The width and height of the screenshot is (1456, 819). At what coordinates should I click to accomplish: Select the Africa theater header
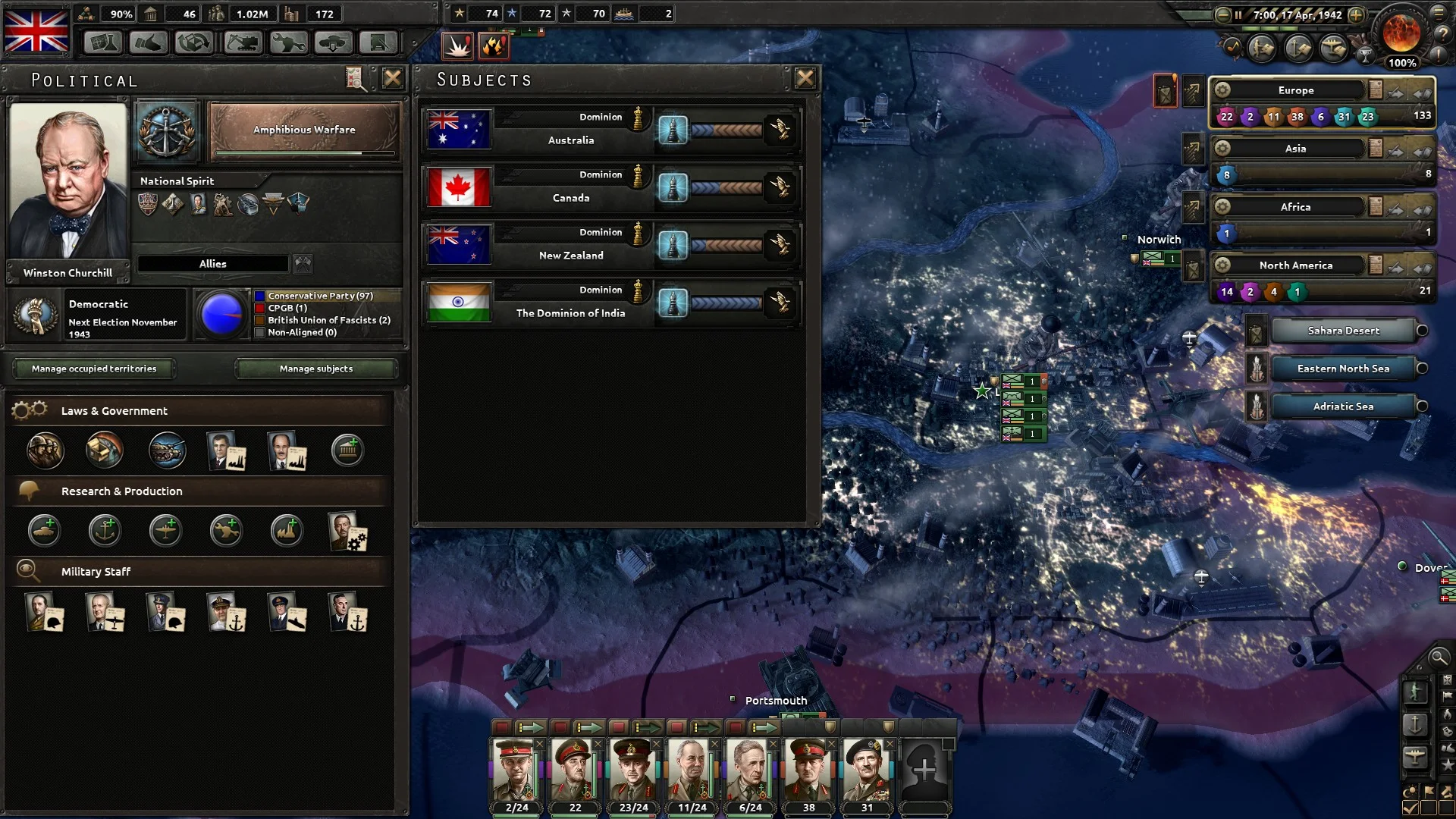1296,206
